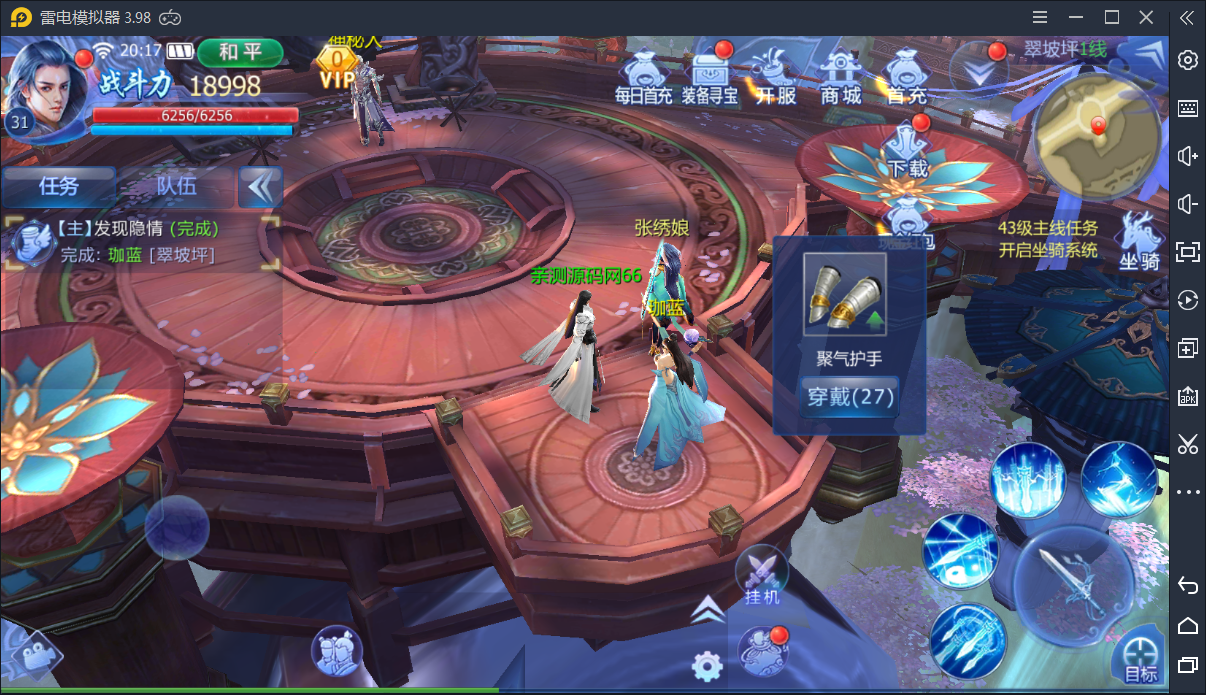Open the 每日首充 daily recharge icon
The width and height of the screenshot is (1206, 695).
643,76
